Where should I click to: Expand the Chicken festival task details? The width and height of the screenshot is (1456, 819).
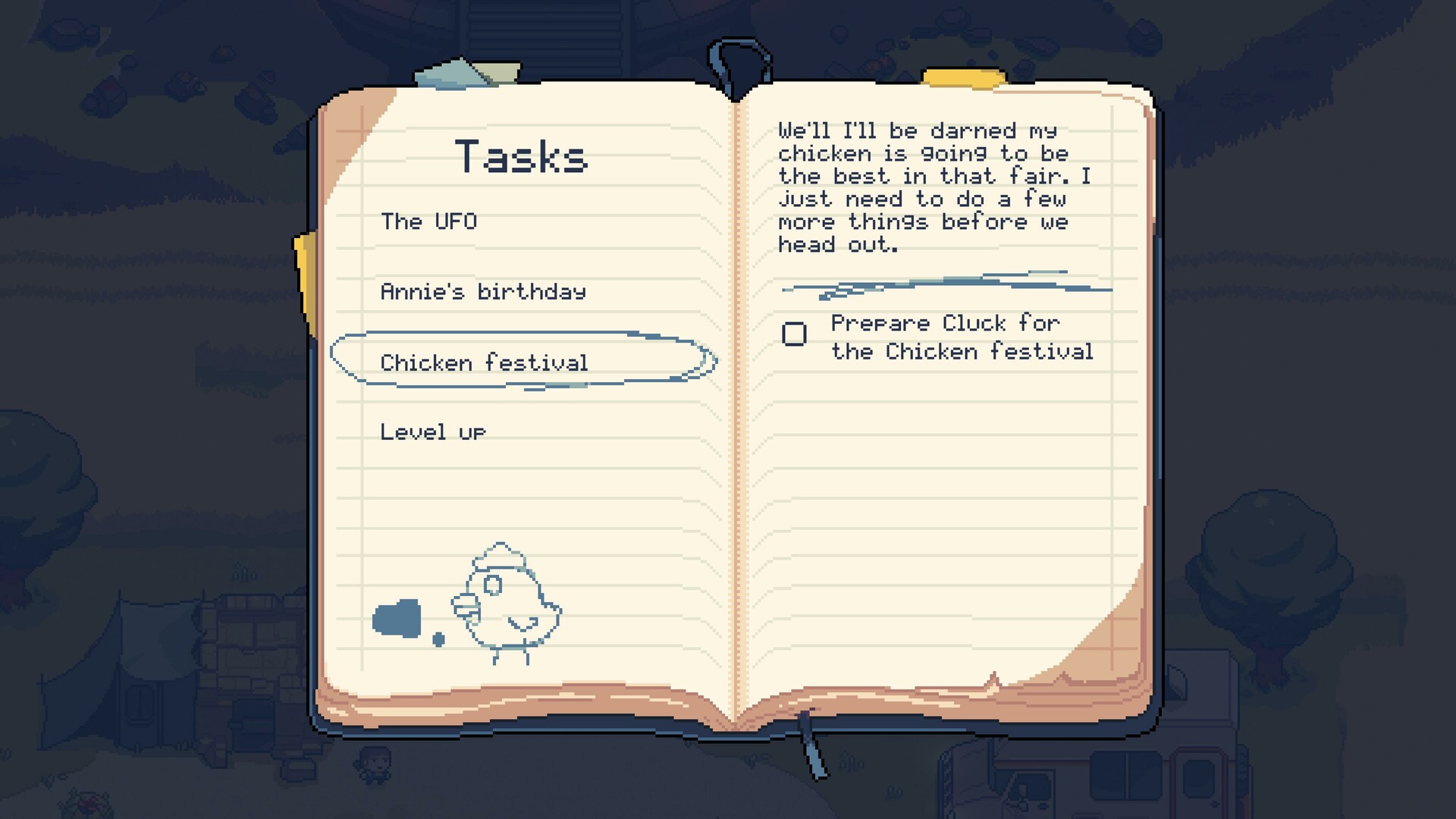485,362
